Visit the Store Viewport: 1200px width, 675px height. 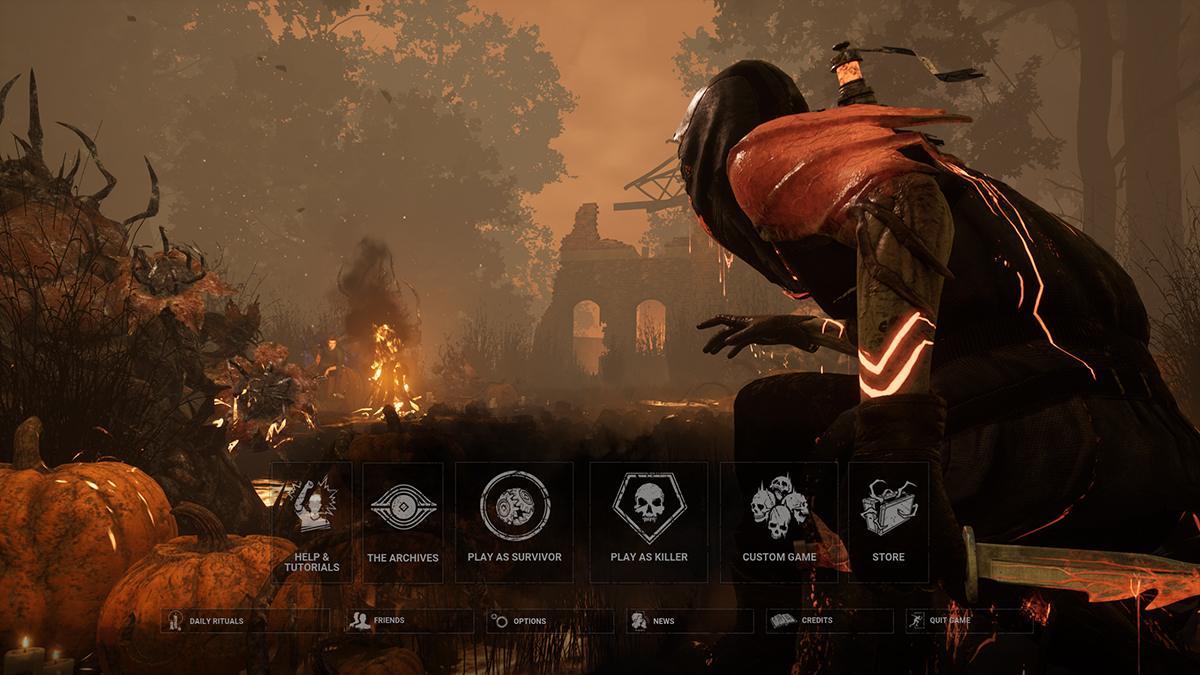pos(888,521)
